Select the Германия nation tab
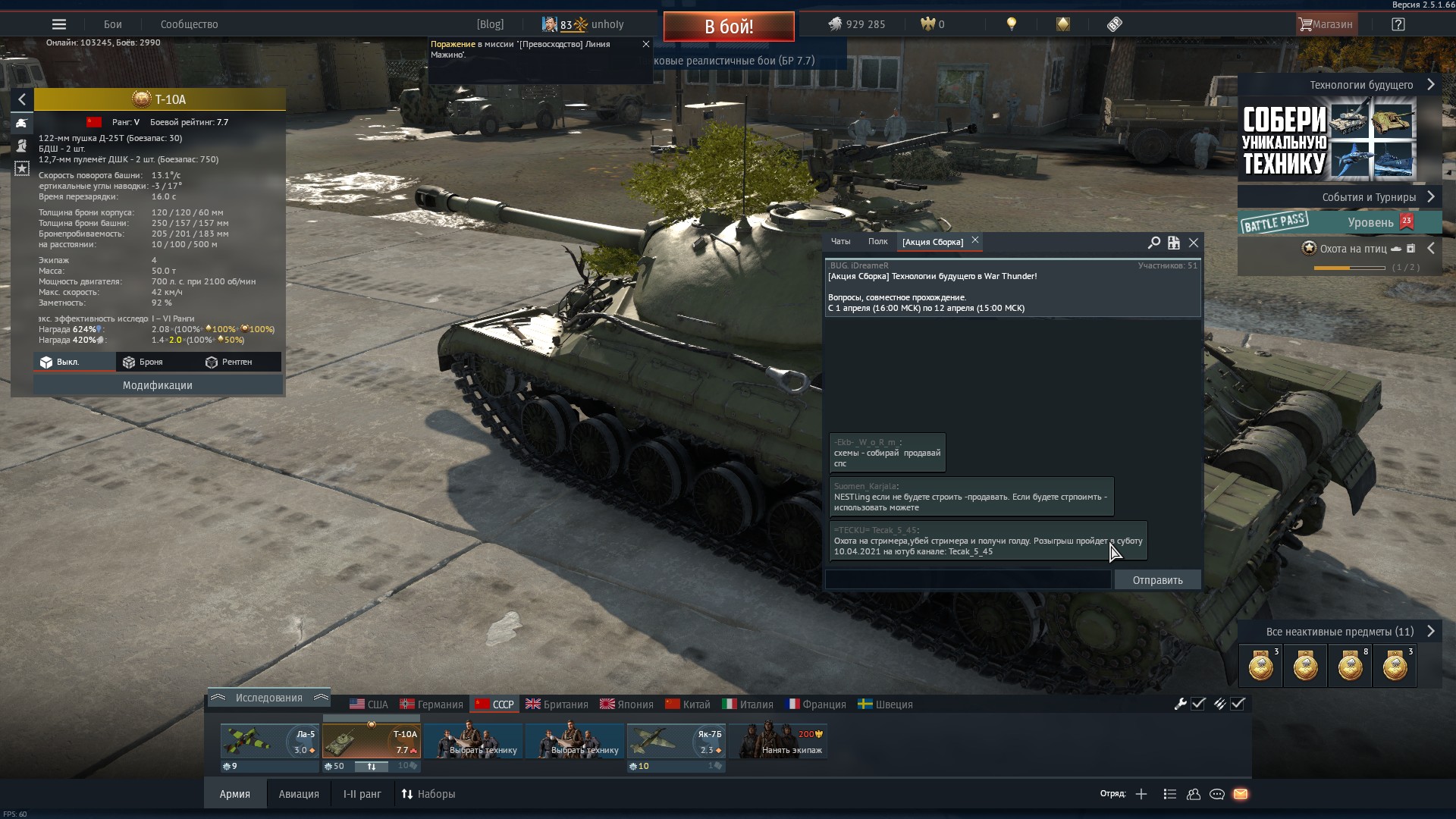 point(431,704)
